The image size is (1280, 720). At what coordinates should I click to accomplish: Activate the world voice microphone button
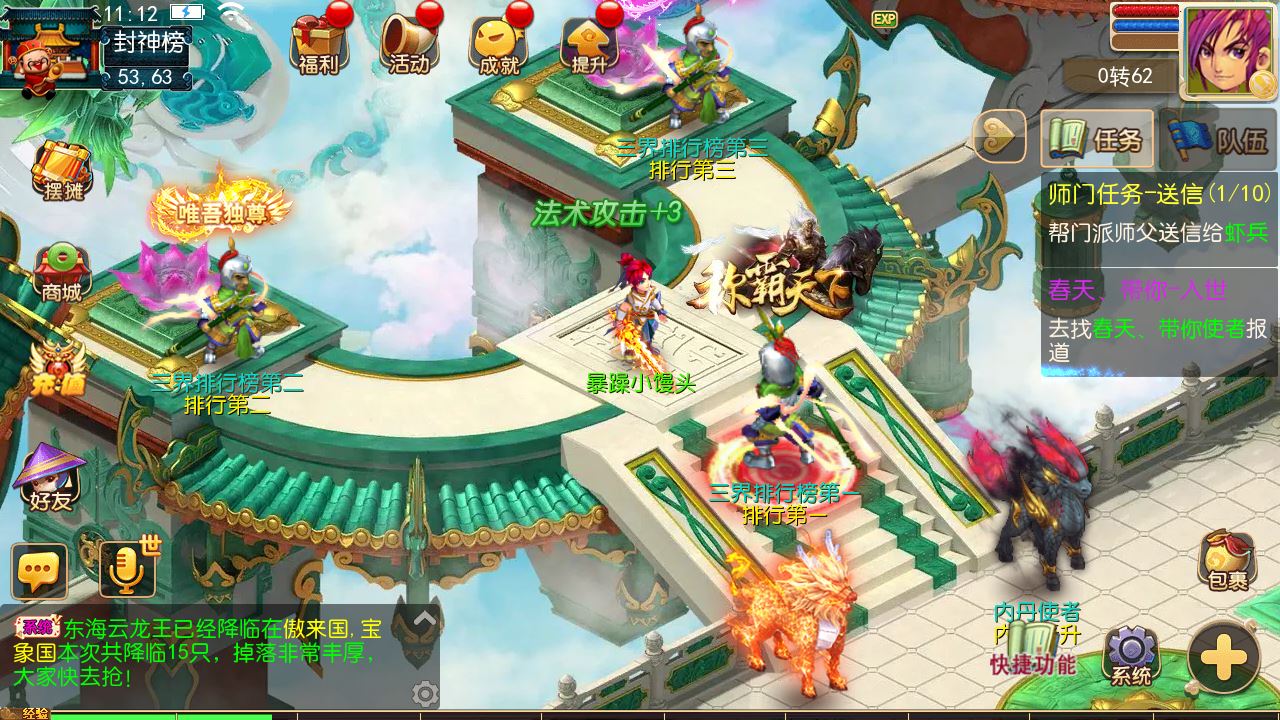127,570
